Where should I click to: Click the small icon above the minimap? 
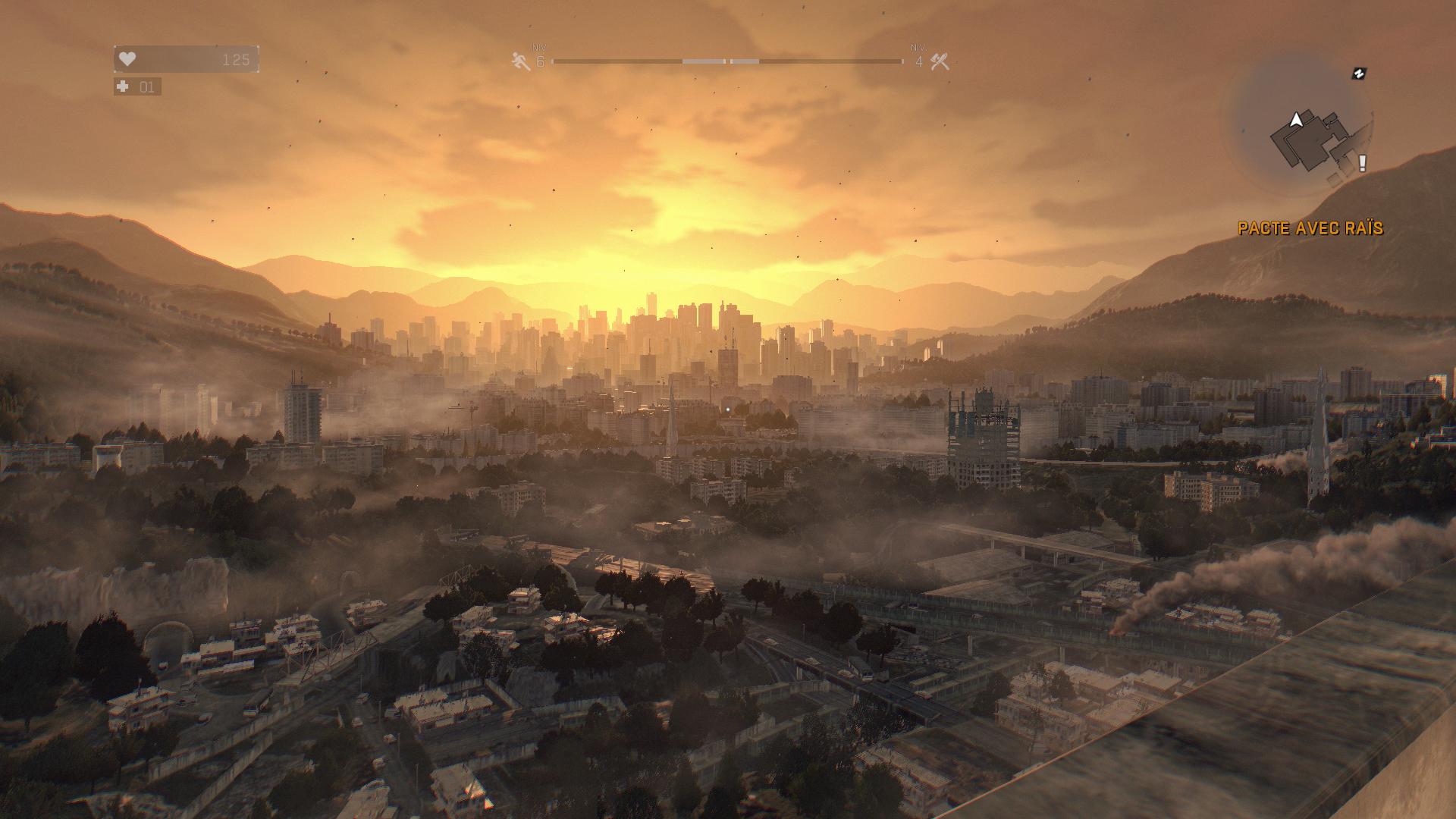[1360, 74]
